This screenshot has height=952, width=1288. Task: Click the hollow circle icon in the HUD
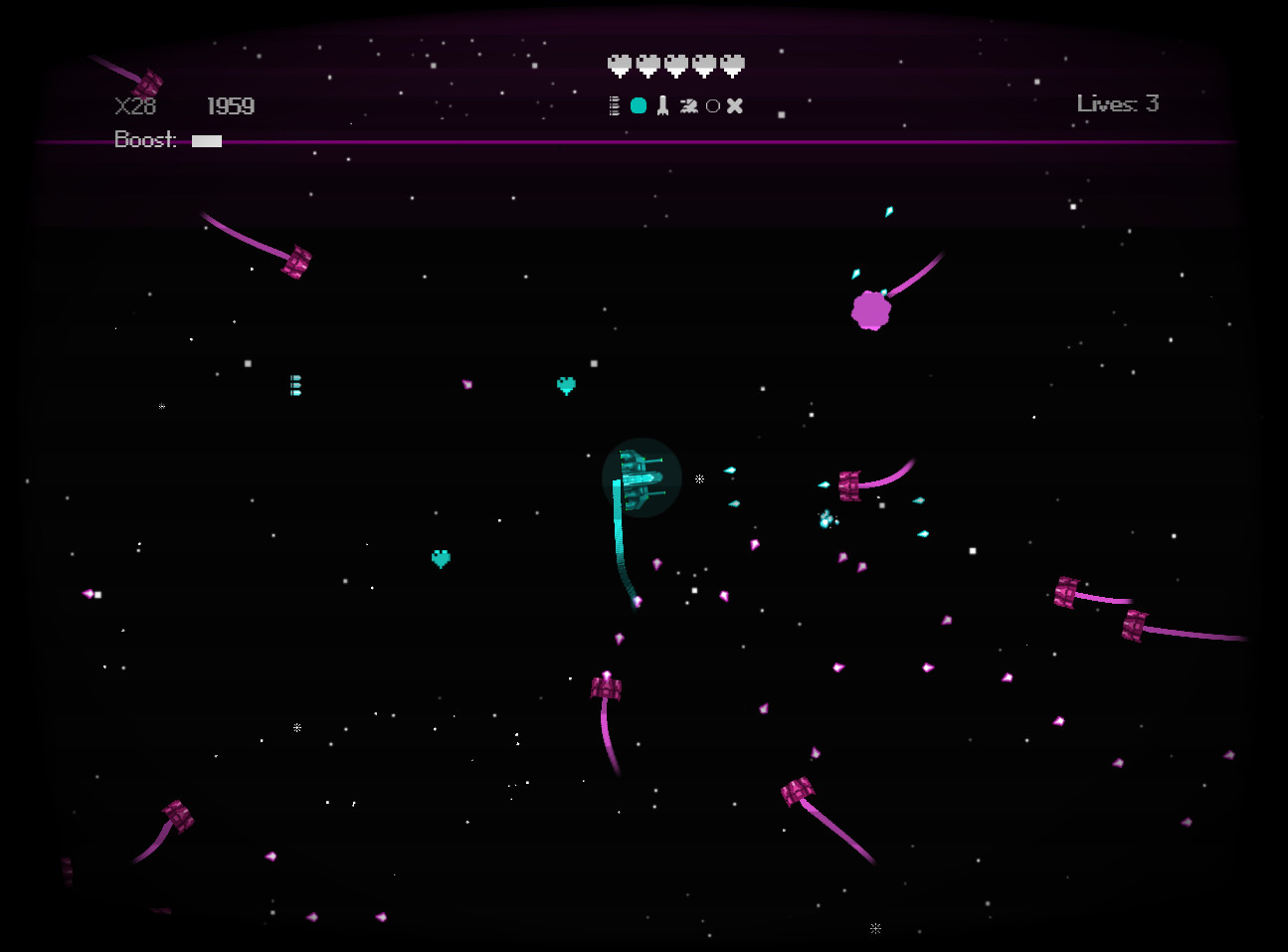(712, 104)
